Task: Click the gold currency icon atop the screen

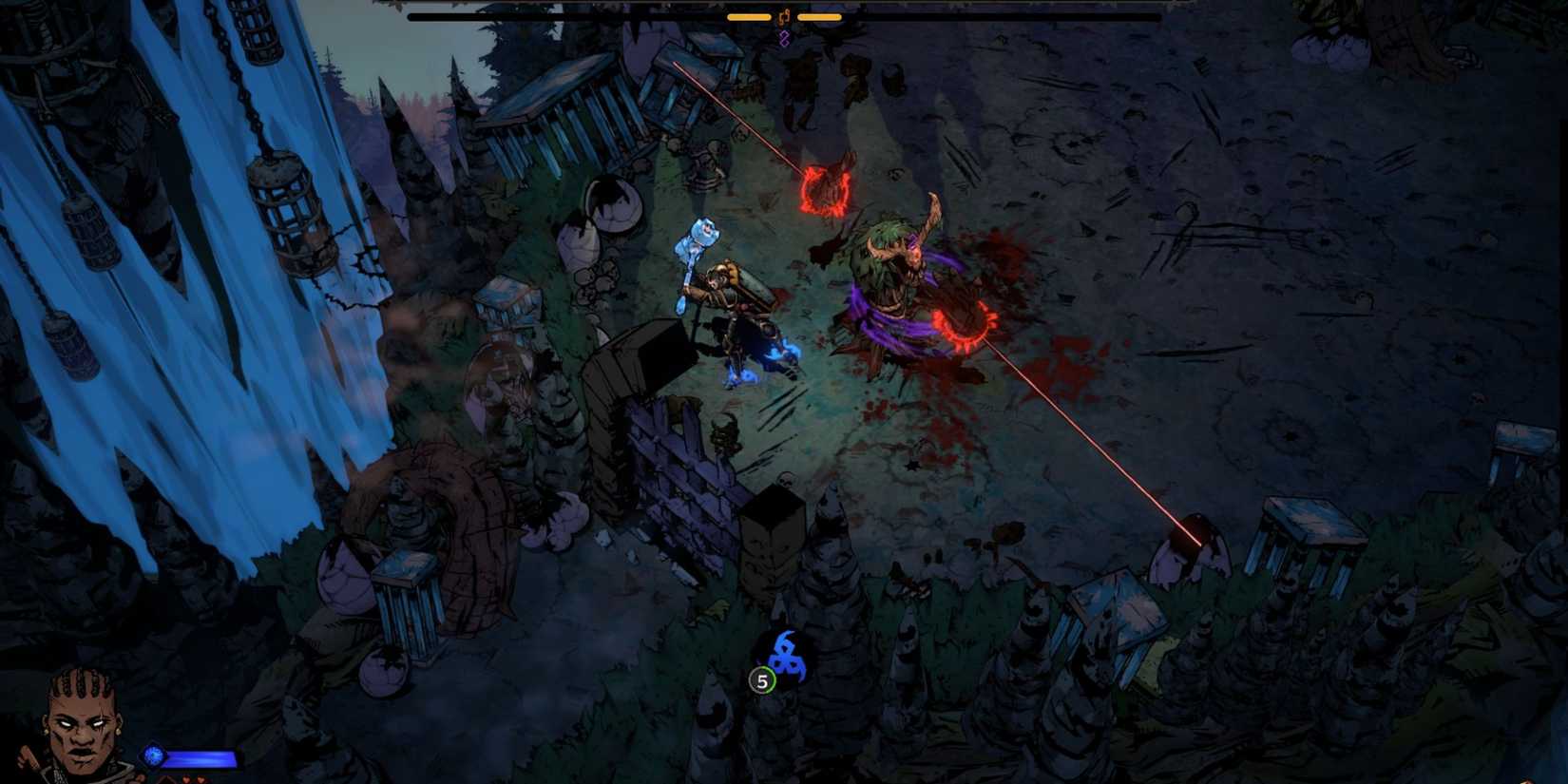Action: [784, 17]
